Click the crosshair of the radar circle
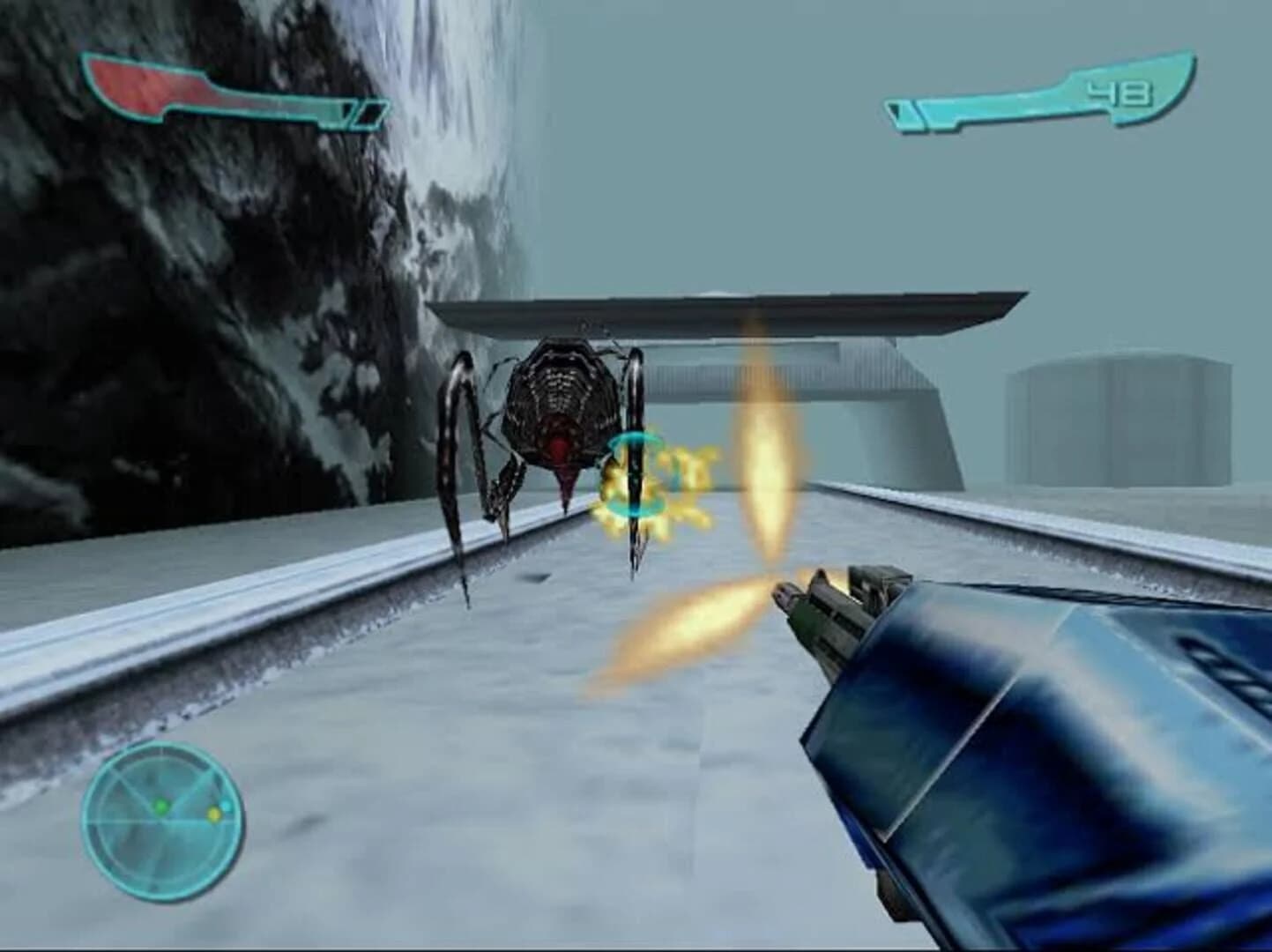This screenshot has height=952, width=1272. [161, 820]
